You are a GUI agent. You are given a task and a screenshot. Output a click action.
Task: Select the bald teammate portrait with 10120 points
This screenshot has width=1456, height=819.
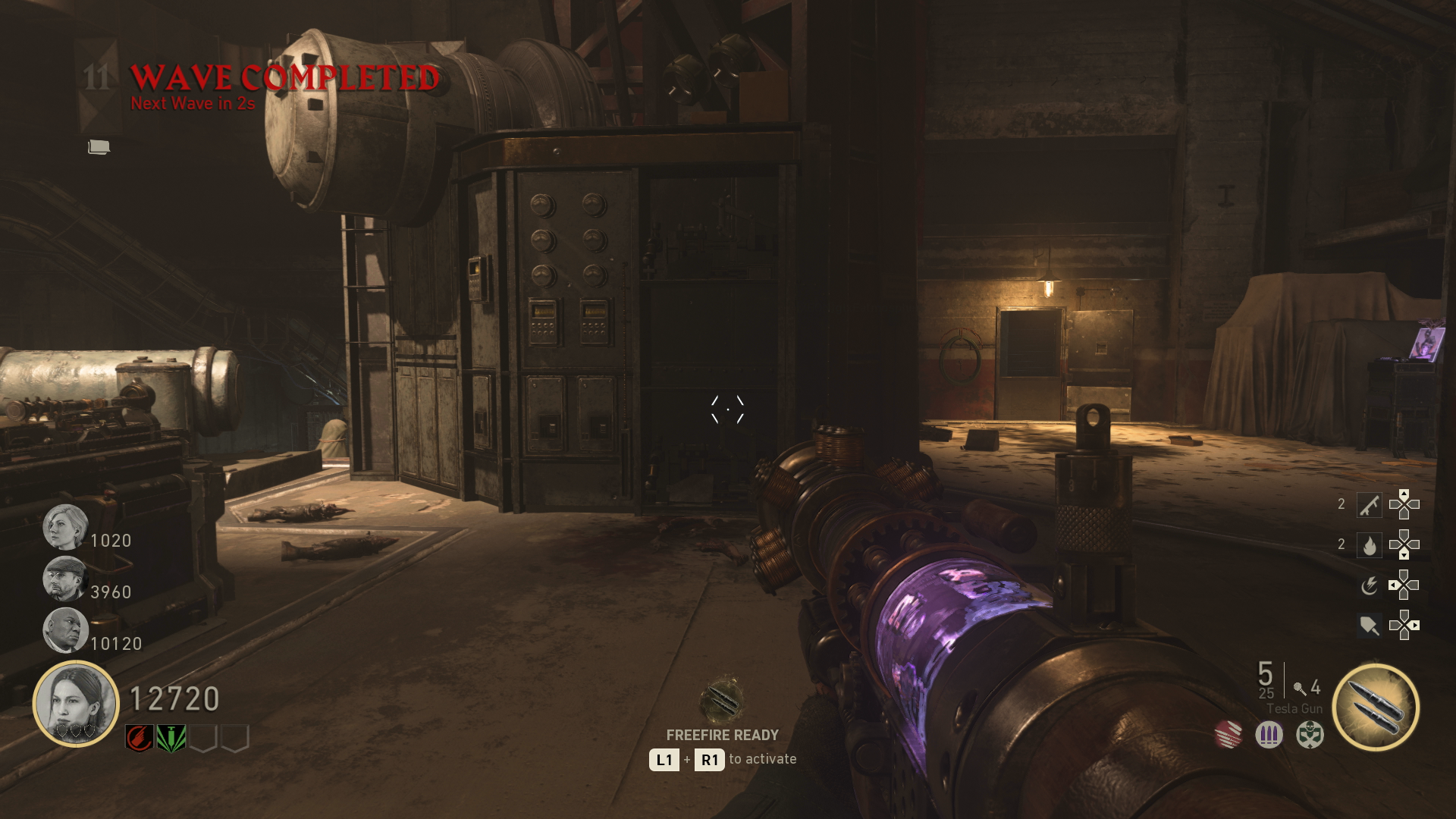(x=65, y=630)
